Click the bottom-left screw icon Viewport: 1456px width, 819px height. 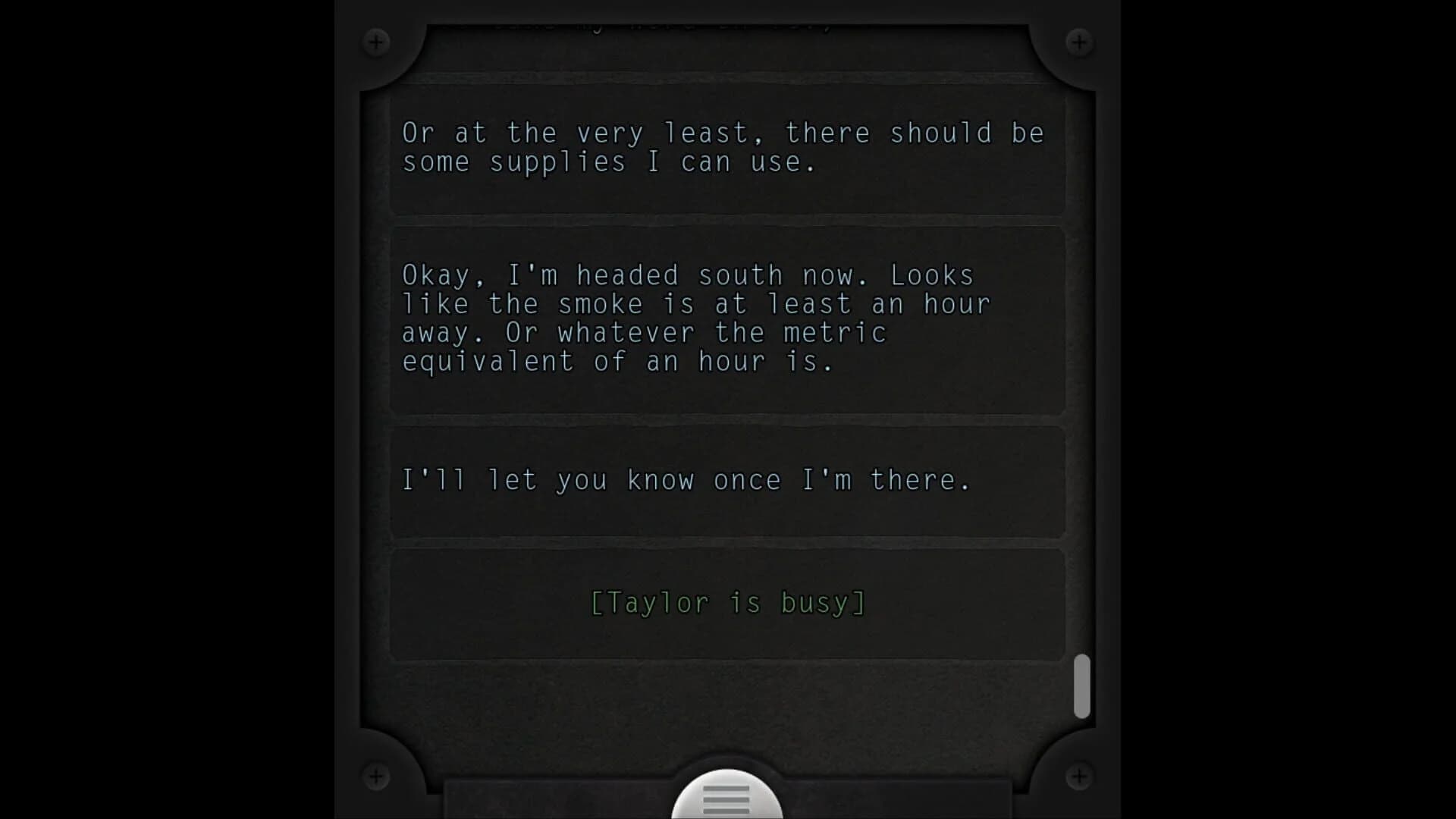tap(377, 777)
